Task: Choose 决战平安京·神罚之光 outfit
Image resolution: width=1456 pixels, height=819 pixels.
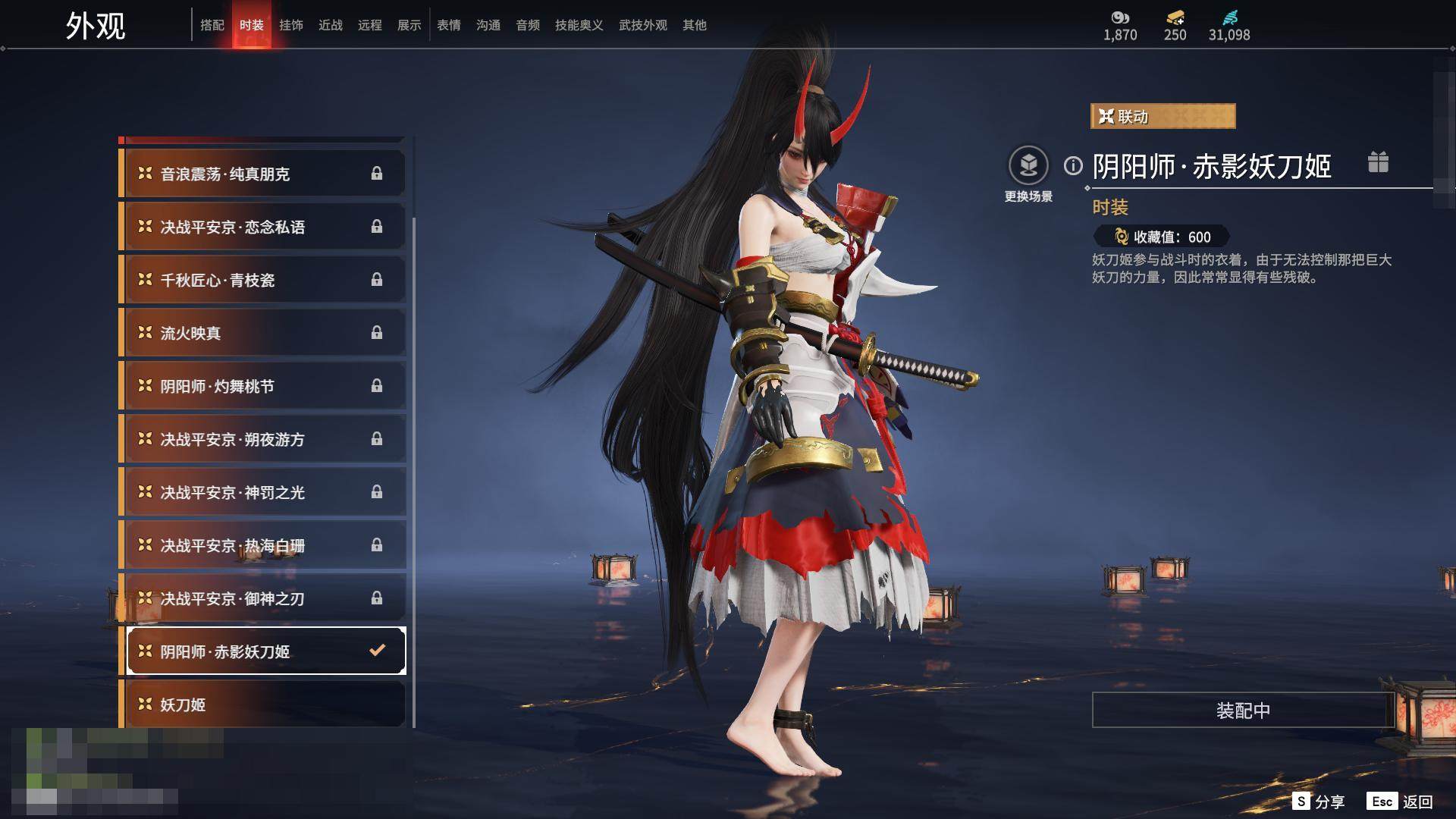Action: point(263,492)
